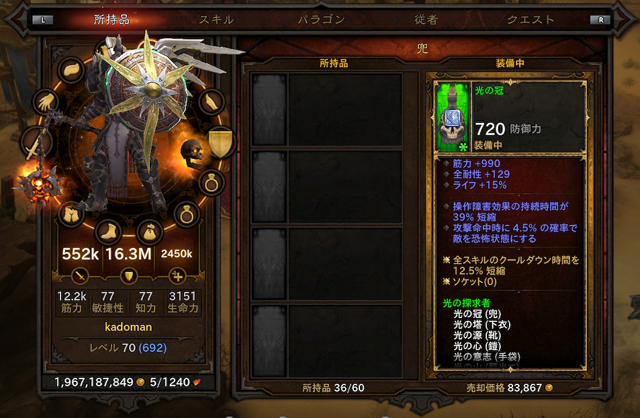
Task: Select the gloves equipment slot
Action: point(46,101)
